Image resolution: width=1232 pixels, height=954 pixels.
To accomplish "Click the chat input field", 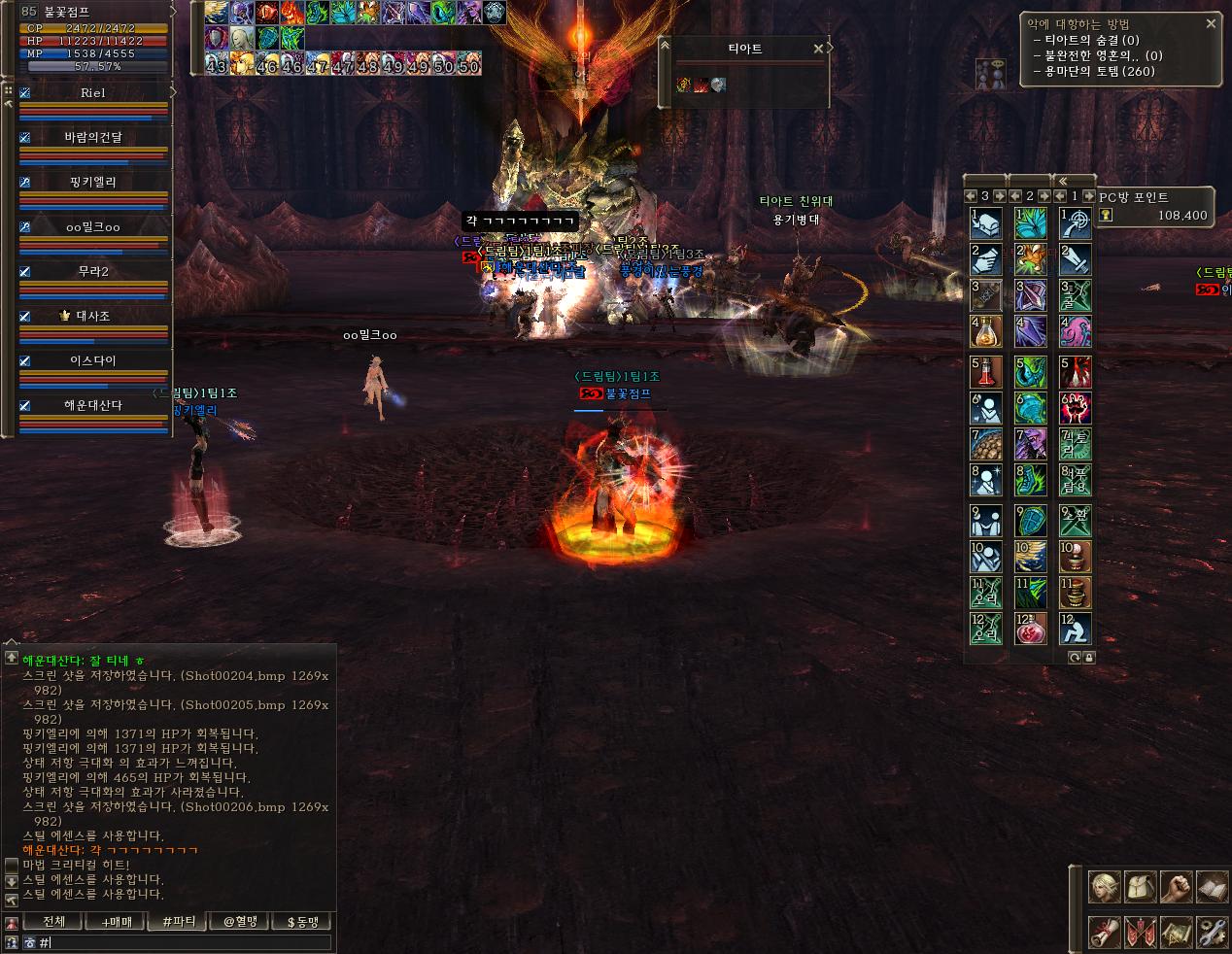I will [185, 942].
